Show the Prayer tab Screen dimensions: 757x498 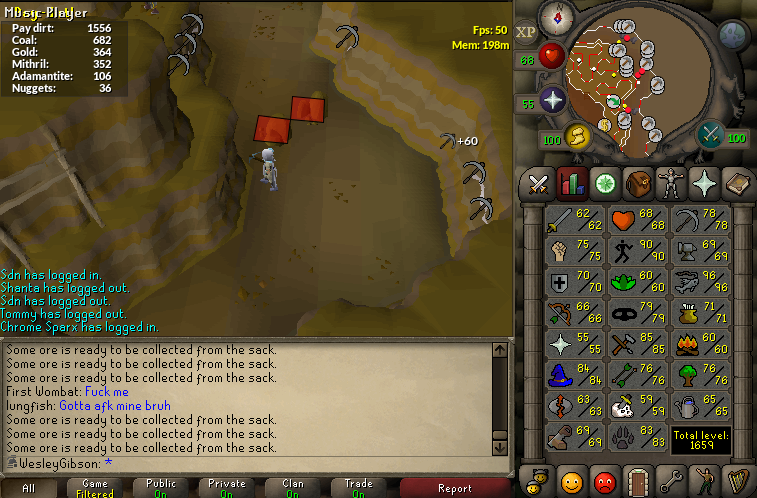coord(703,183)
